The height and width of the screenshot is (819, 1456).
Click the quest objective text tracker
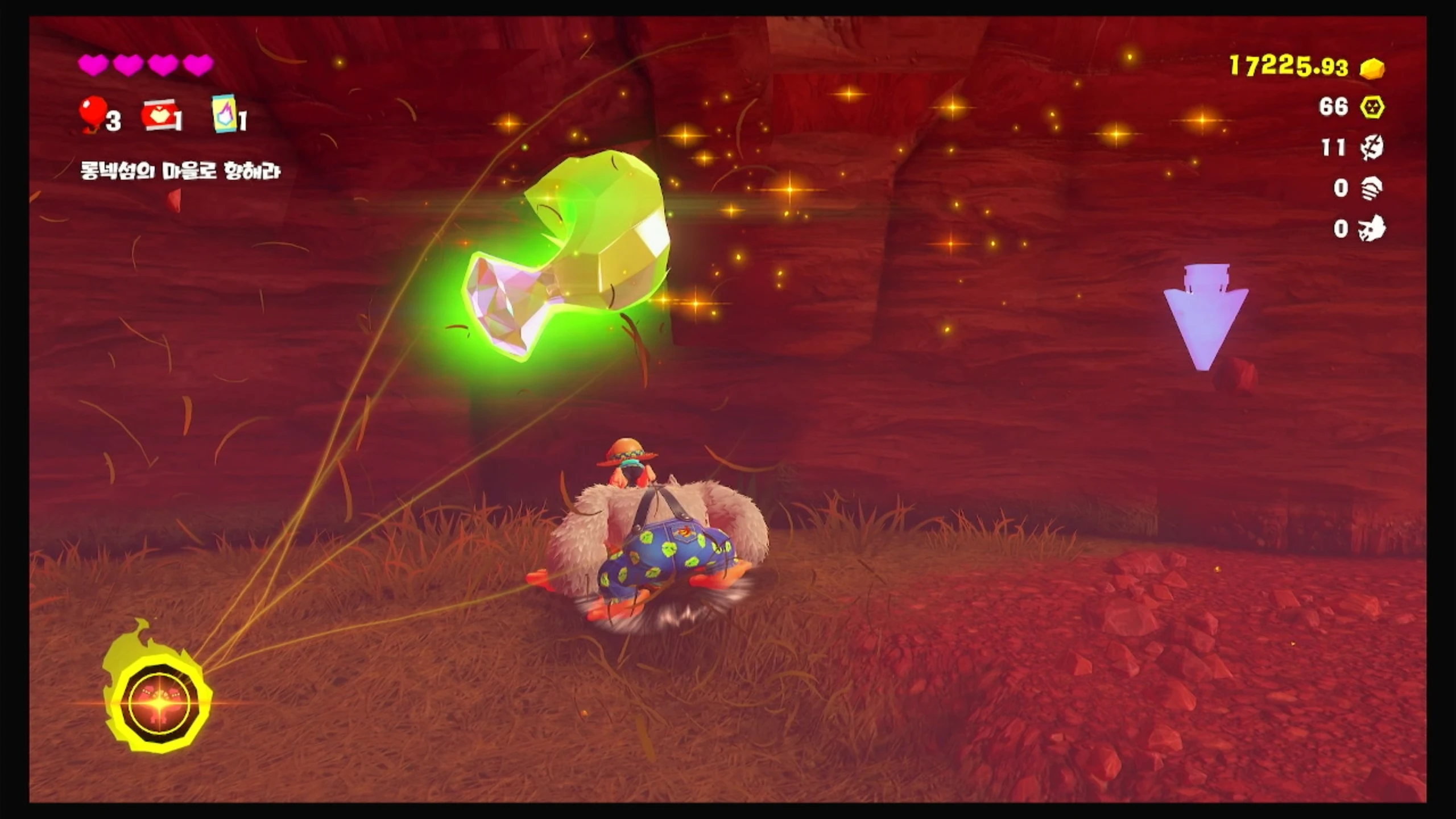coord(180,171)
